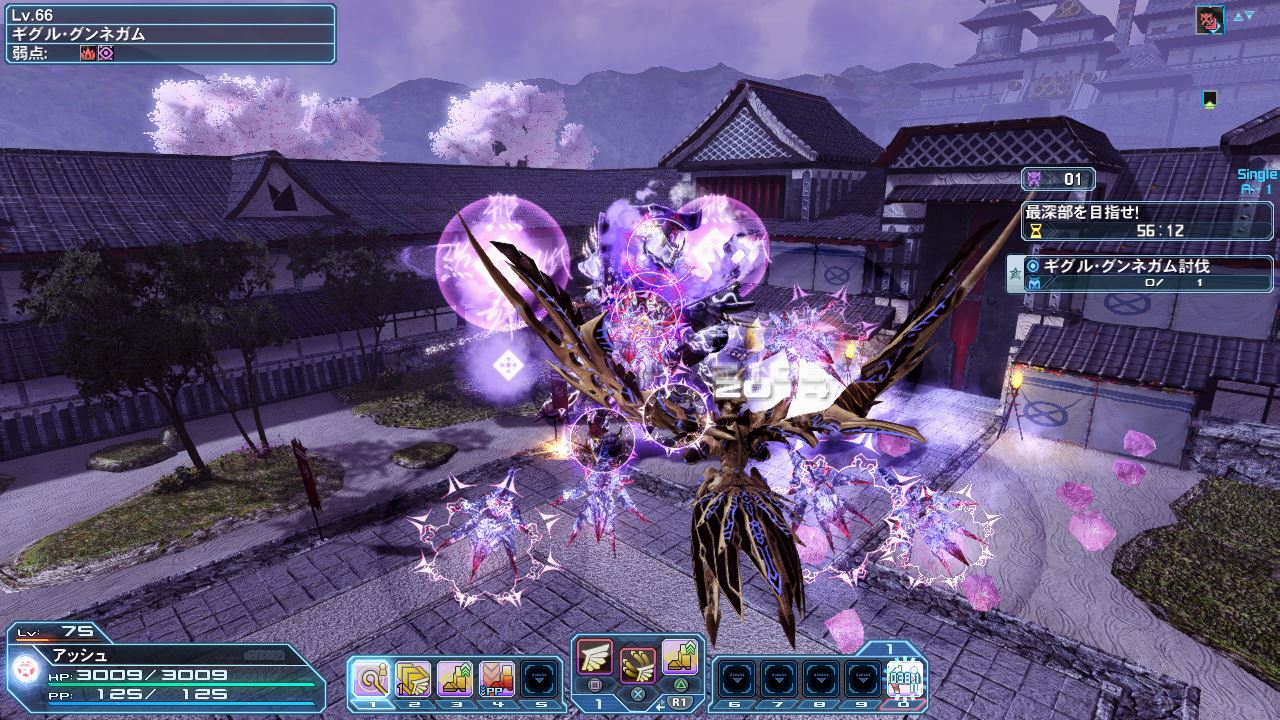Use the boot upgrade skill in slot 3
1280x720 pixels.
coord(454,679)
